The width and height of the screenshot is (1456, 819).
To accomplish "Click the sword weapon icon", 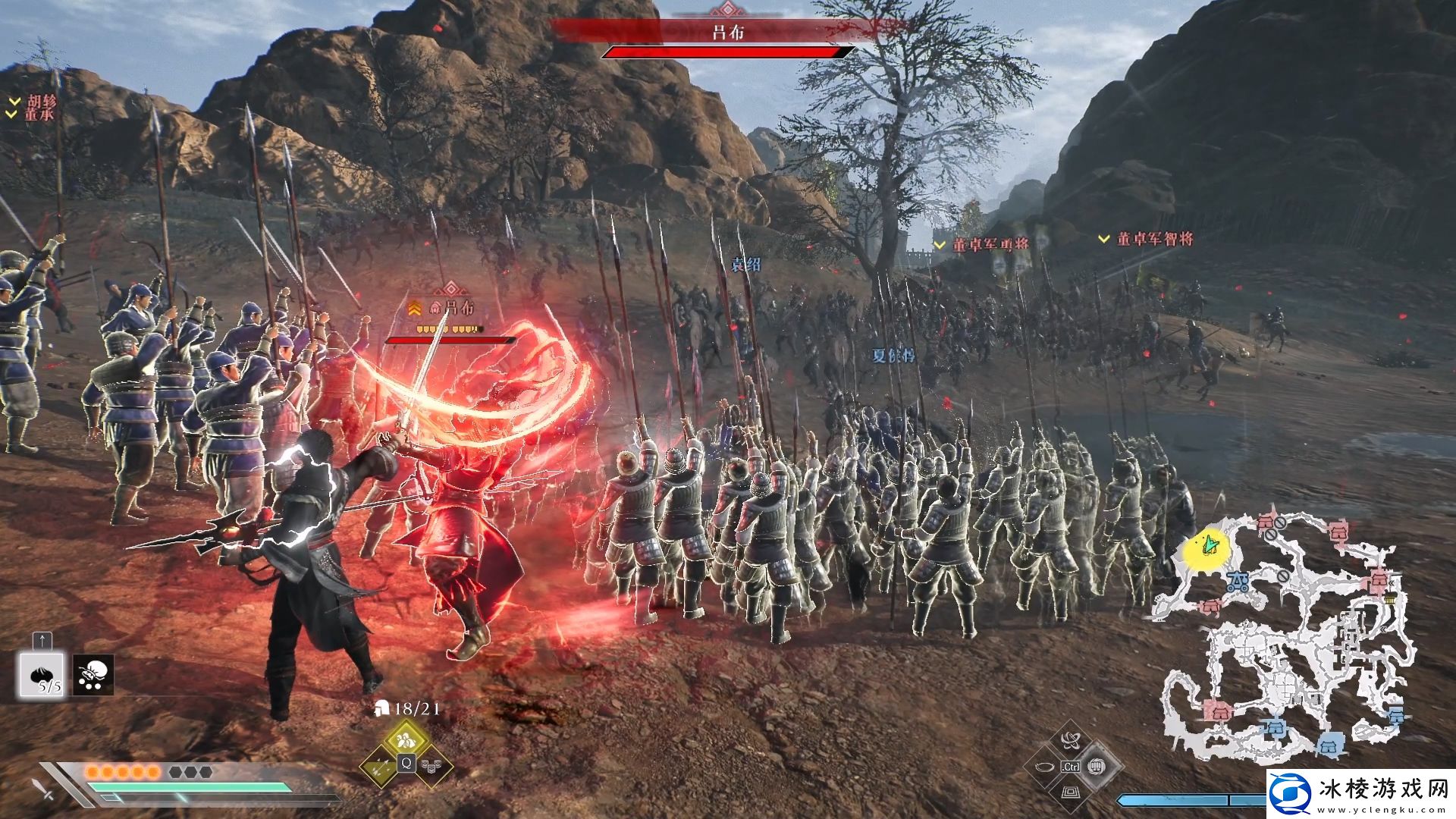I will (43, 789).
